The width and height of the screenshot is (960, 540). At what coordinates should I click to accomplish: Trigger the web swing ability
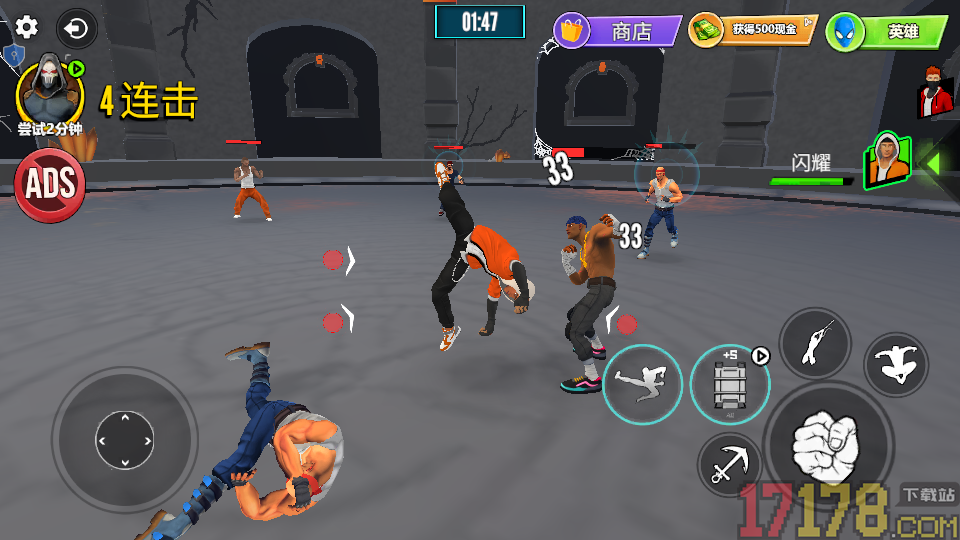click(x=815, y=343)
